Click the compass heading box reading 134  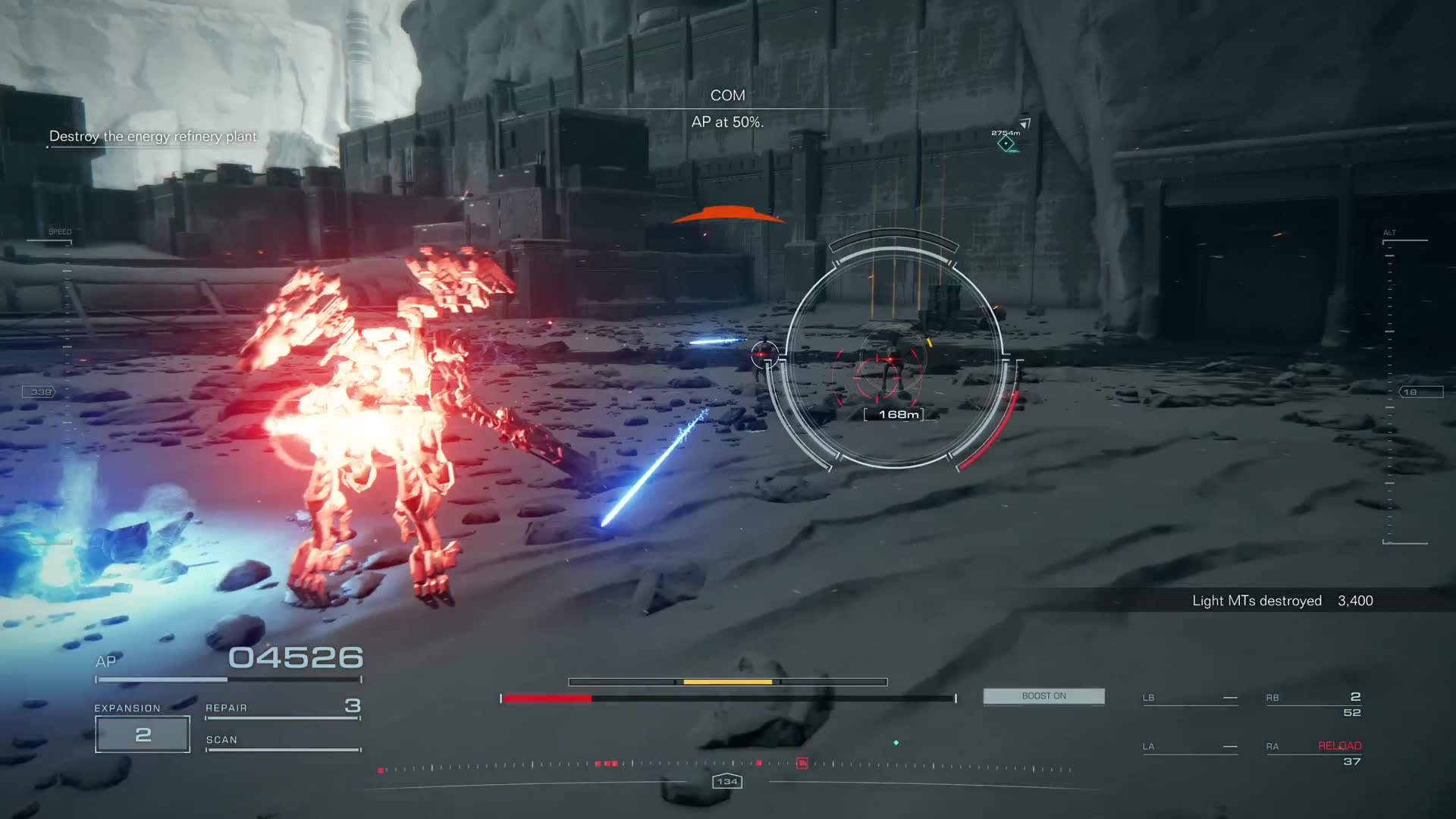pyautogui.click(x=727, y=781)
